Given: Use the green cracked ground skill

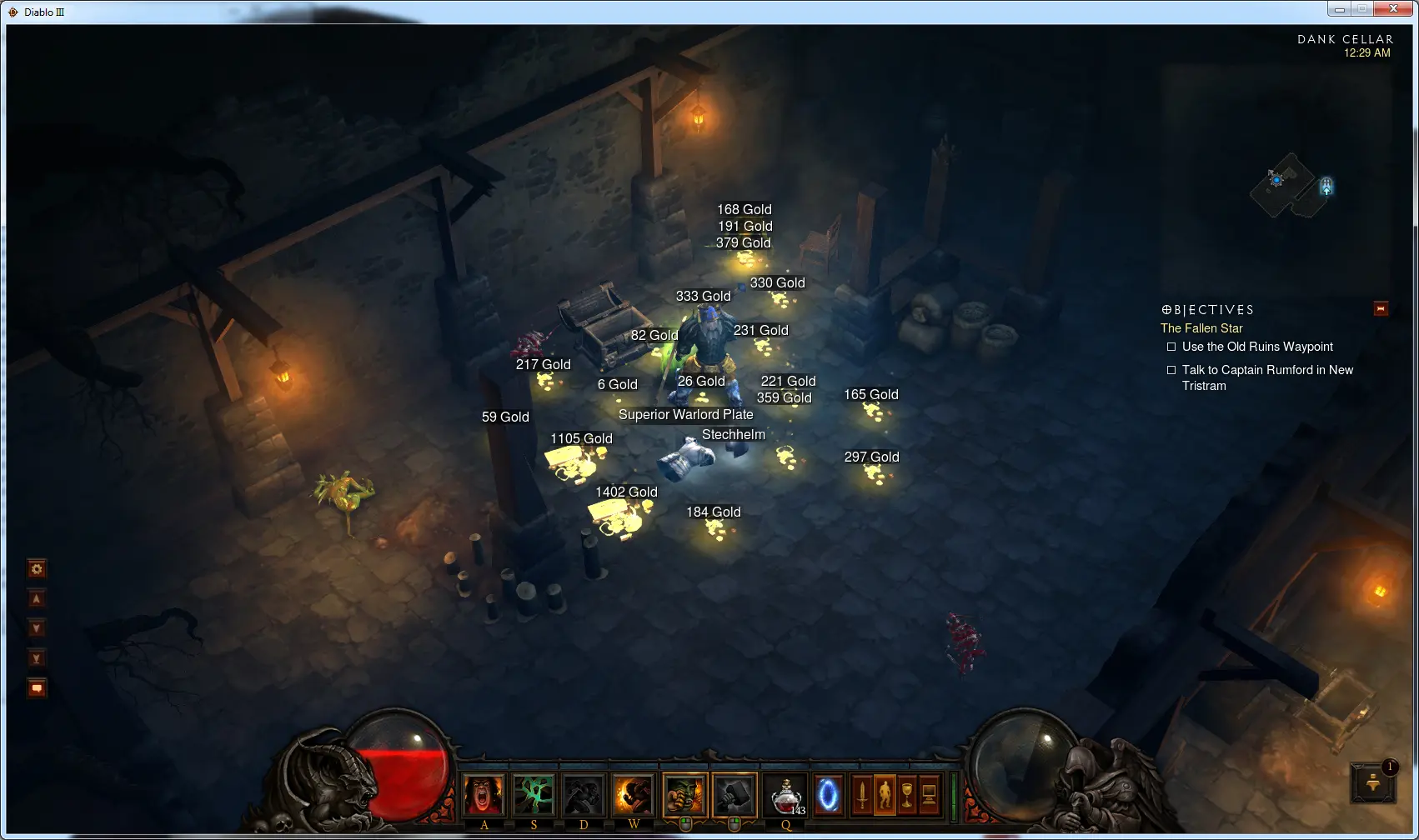Looking at the screenshot, I should [x=534, y=794].
